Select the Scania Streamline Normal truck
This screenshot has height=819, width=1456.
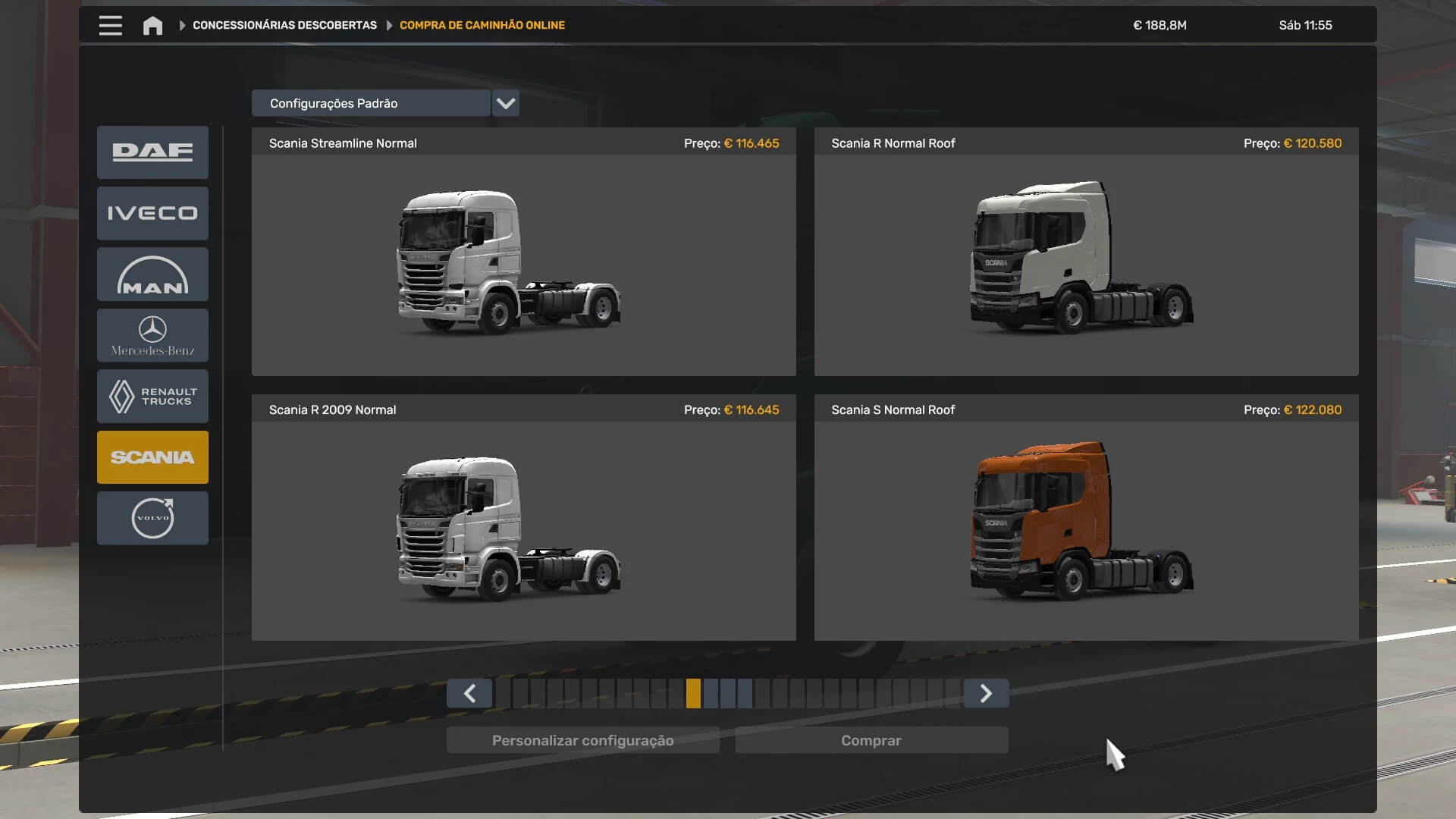pos(523,262)
